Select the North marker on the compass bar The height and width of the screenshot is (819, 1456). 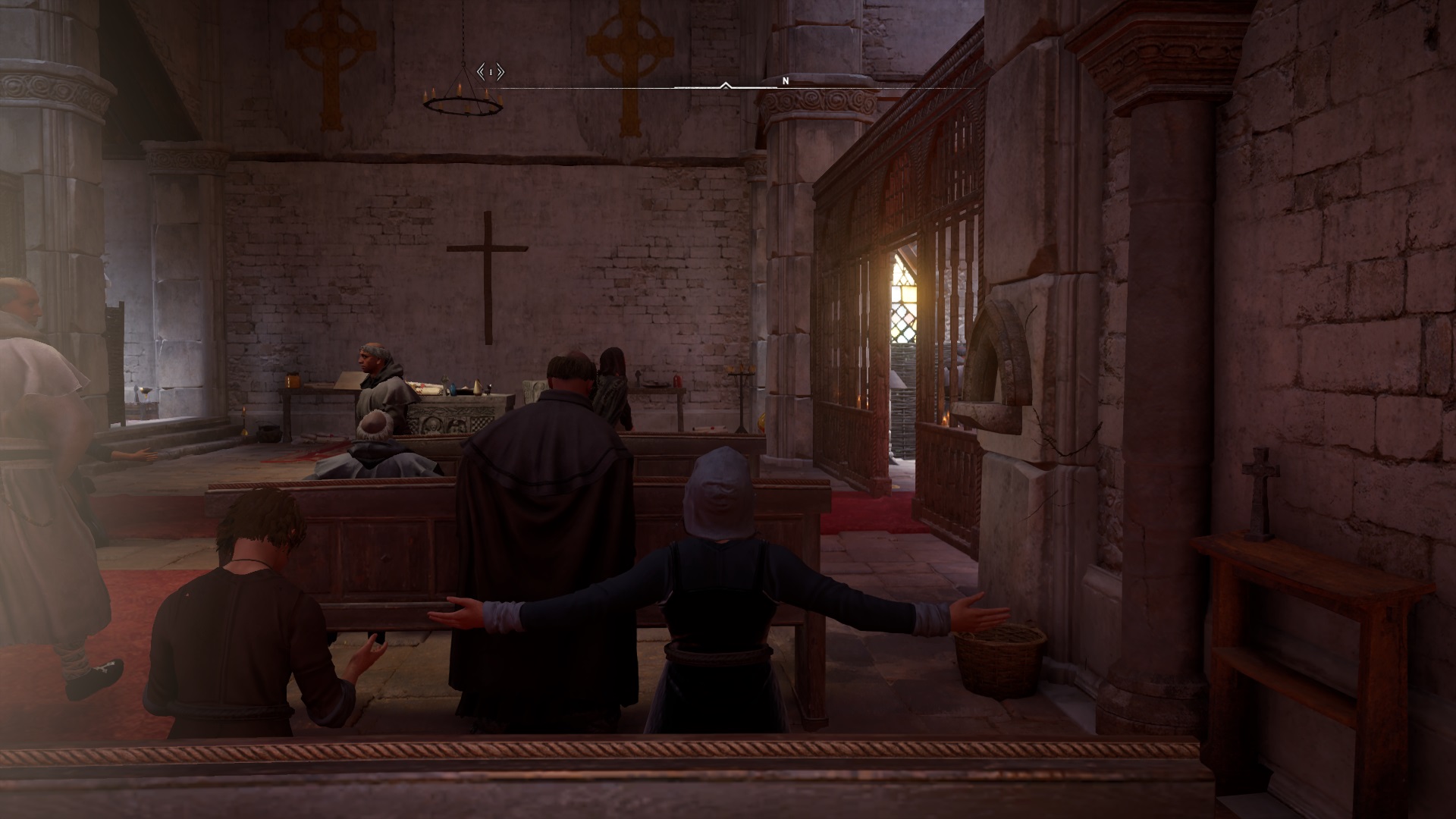pyautogui.click(x=786, y=80)
